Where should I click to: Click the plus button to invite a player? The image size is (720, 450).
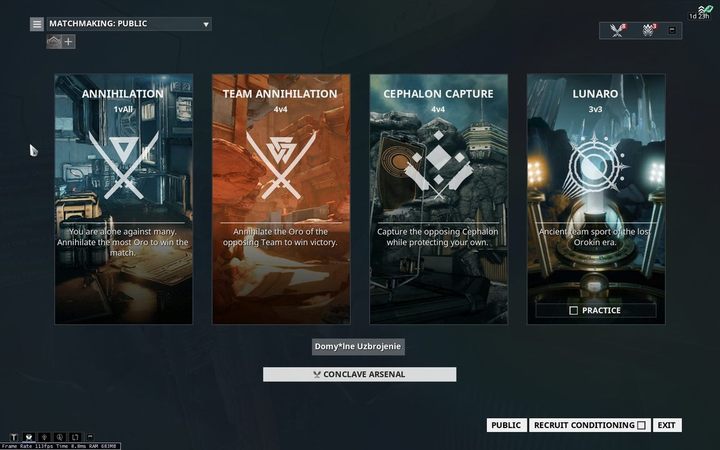pyautogui.click(x=69, y=42)
